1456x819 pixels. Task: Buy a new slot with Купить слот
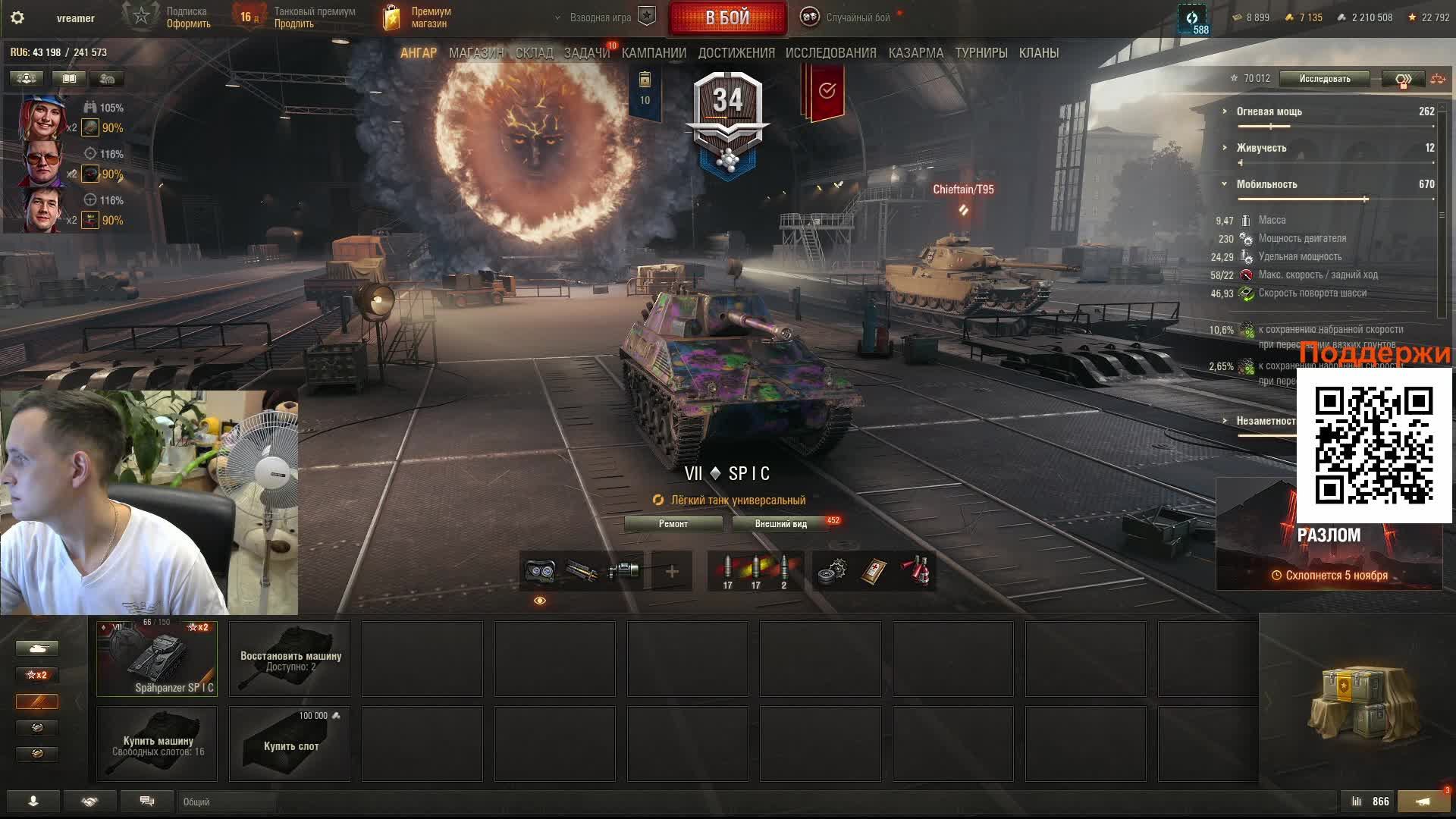coord(290,744)
